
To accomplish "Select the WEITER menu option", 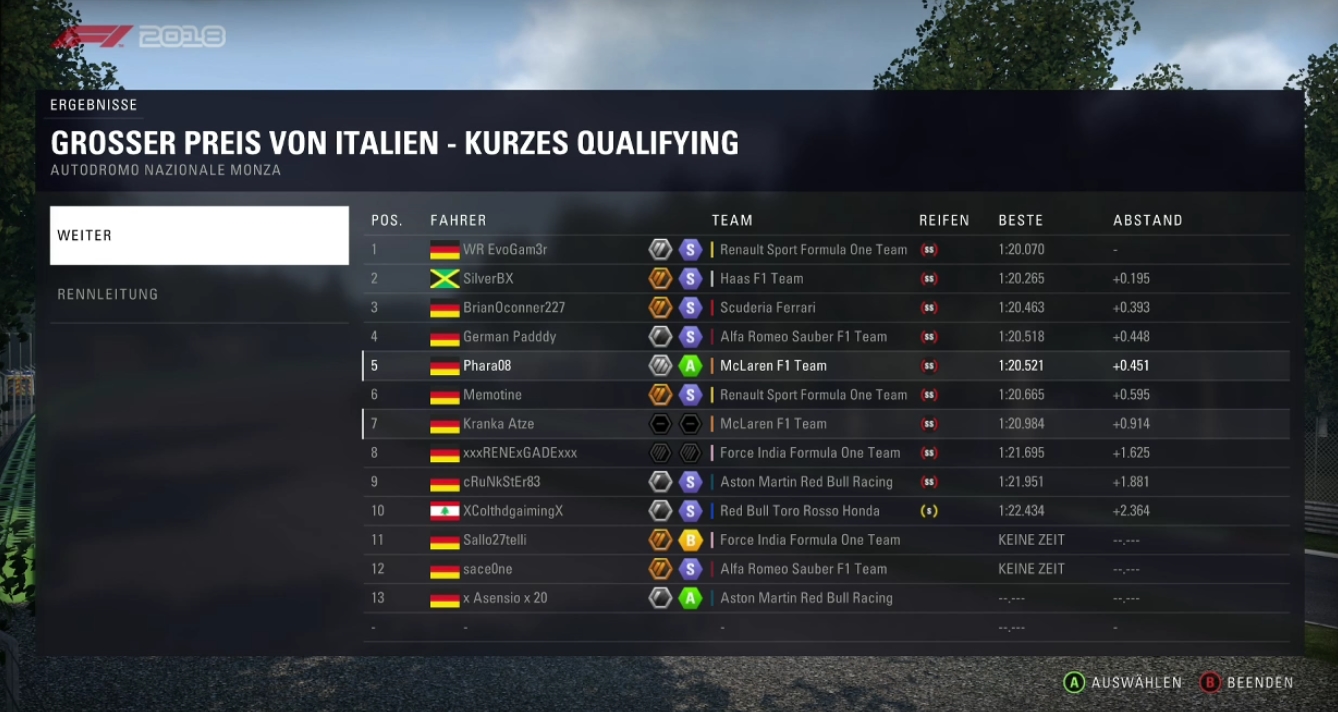I will click(199, 236).
